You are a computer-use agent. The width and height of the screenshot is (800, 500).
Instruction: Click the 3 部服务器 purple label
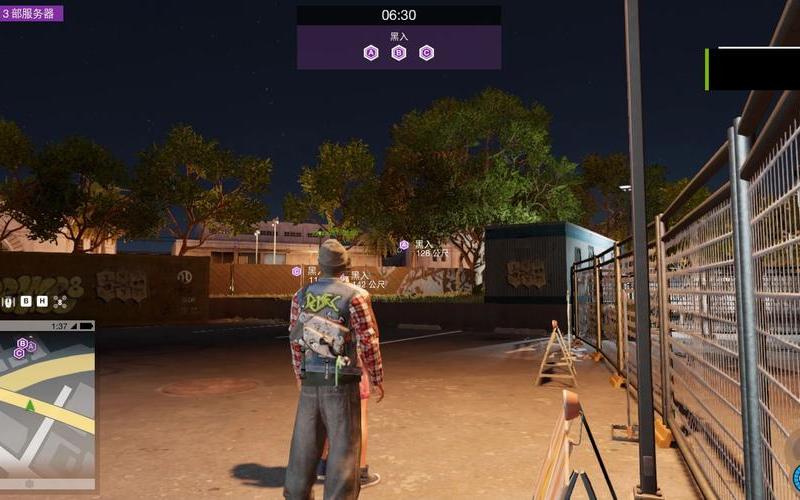point(32,13)
